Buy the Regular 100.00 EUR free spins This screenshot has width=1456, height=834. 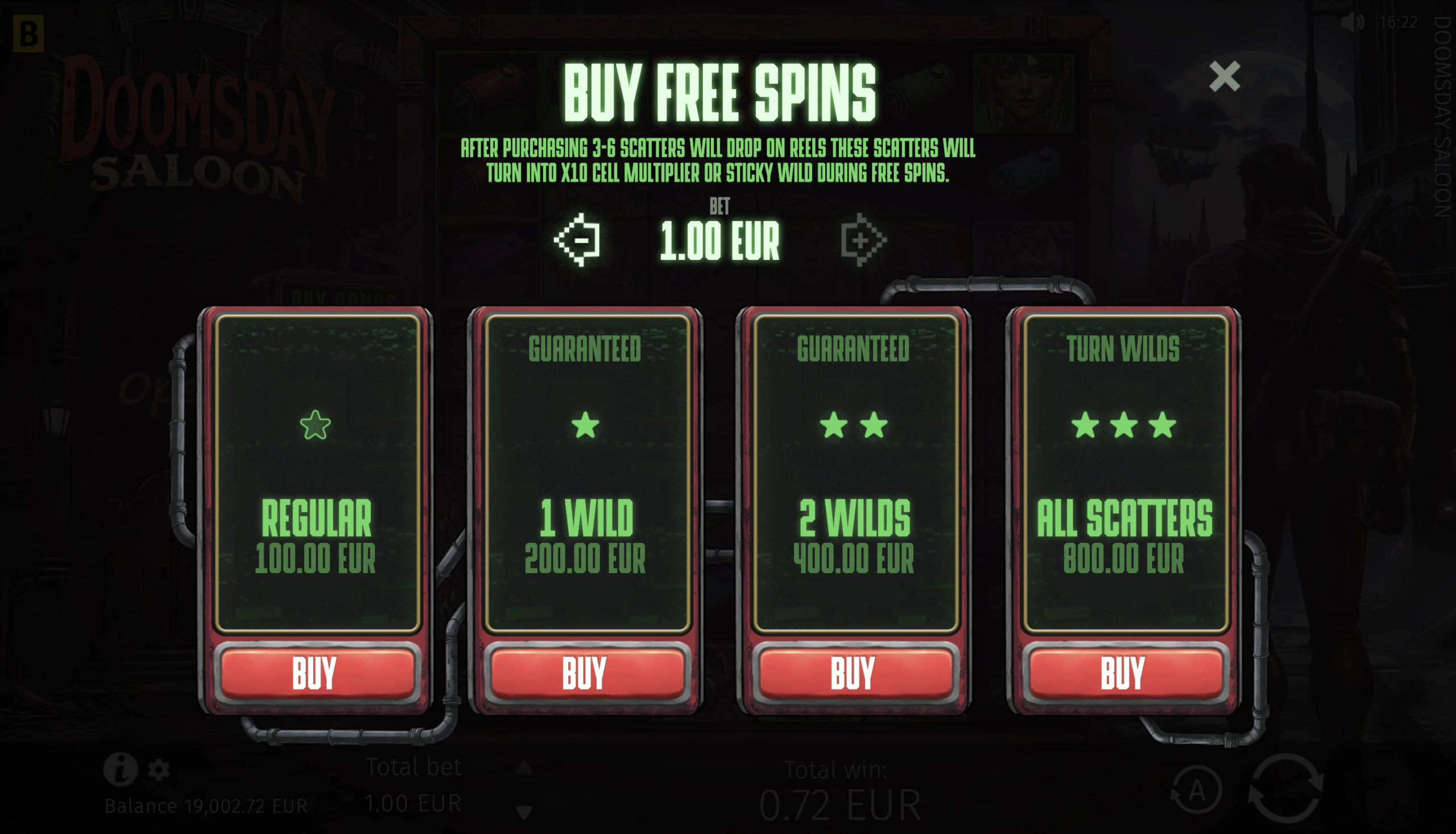point(317,673)
